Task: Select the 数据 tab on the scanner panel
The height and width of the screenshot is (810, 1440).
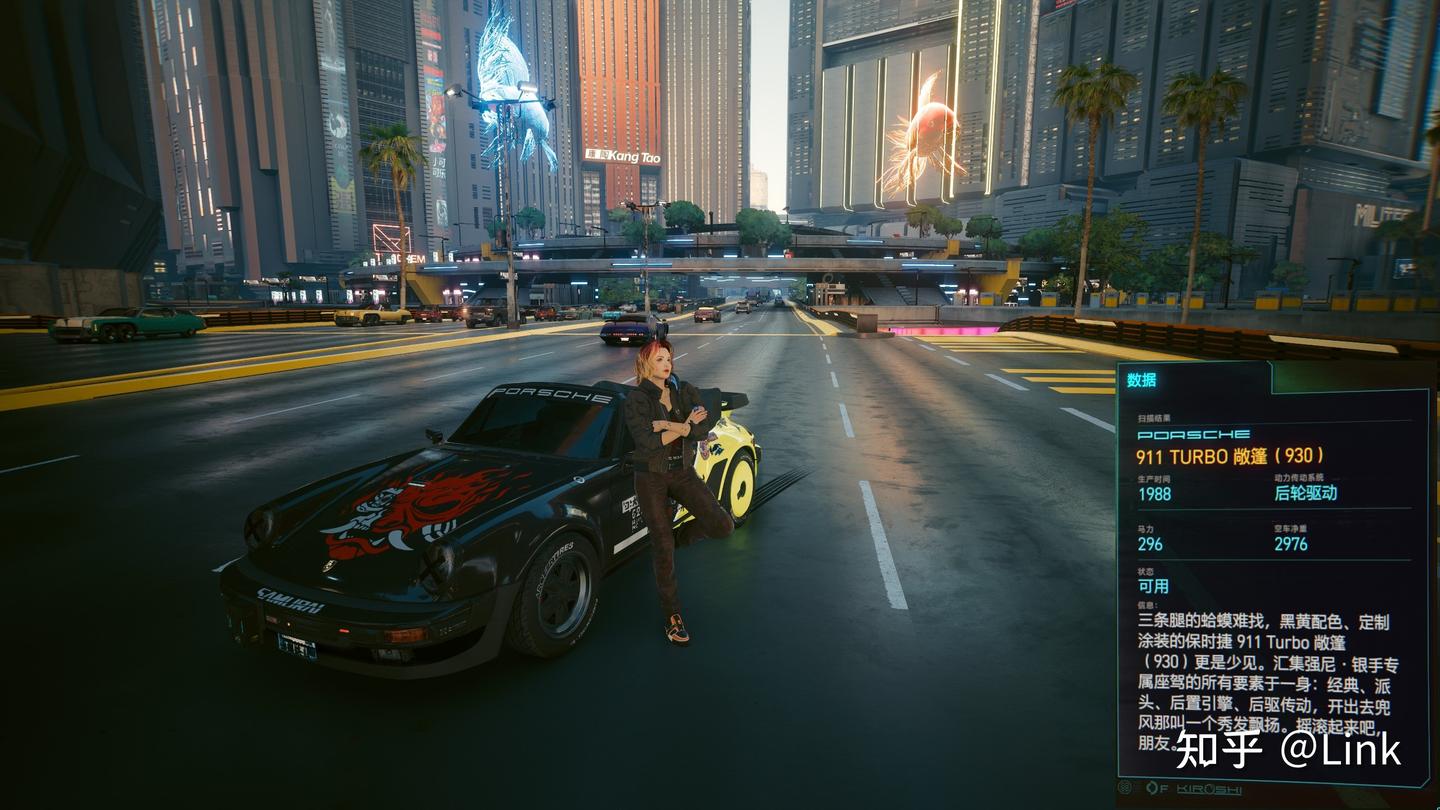Action: click(1142, 380)
